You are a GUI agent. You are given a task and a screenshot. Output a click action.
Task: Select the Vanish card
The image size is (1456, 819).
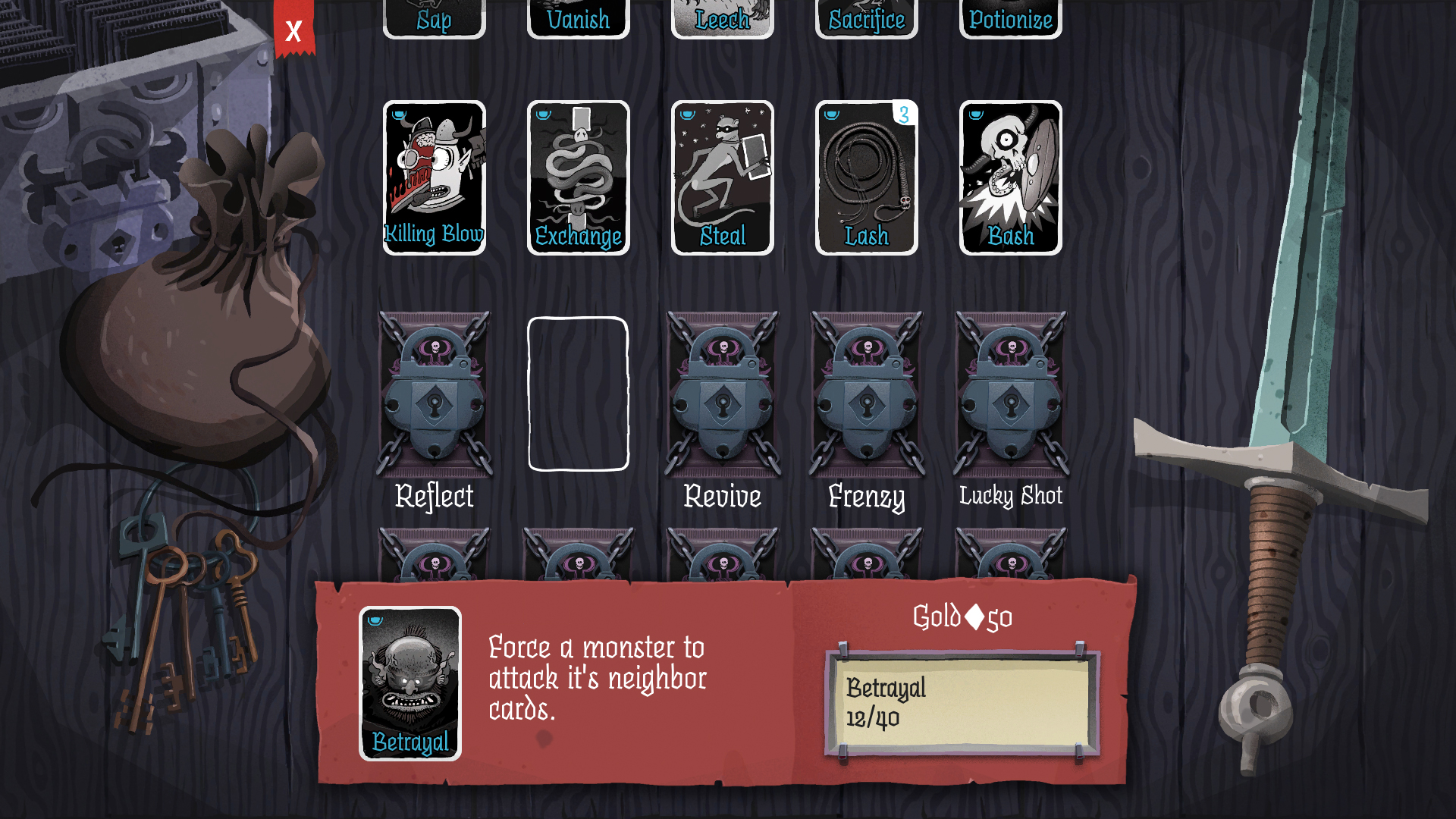[578, 15]
